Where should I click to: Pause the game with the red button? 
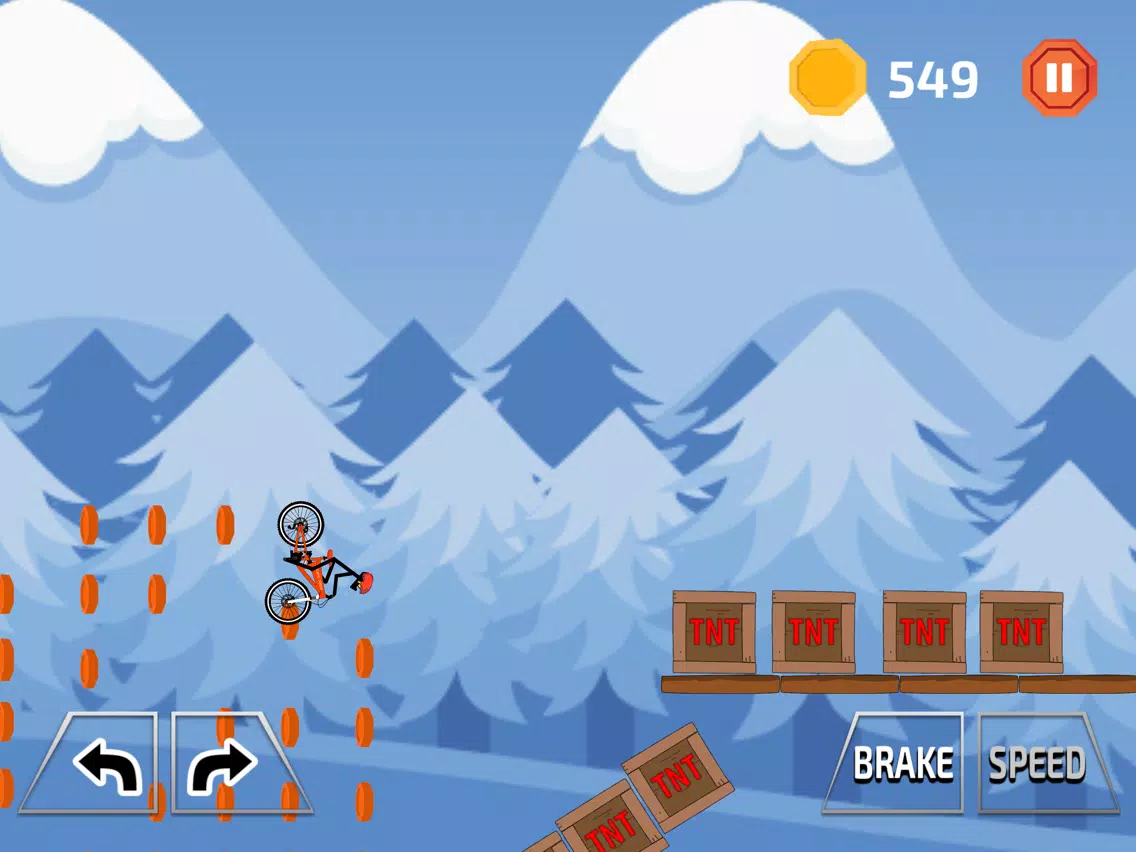[x=1059, y=77]
